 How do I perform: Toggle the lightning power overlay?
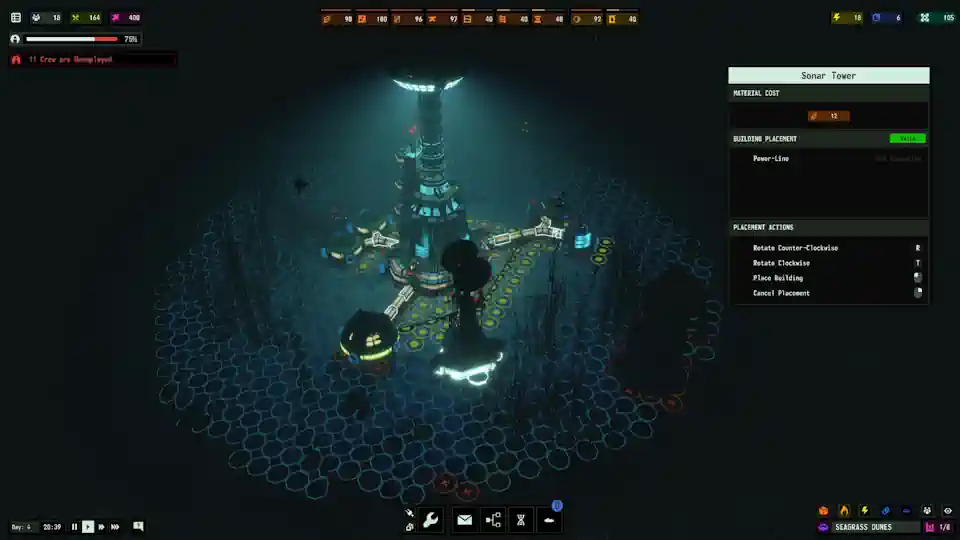click(865, 511)
